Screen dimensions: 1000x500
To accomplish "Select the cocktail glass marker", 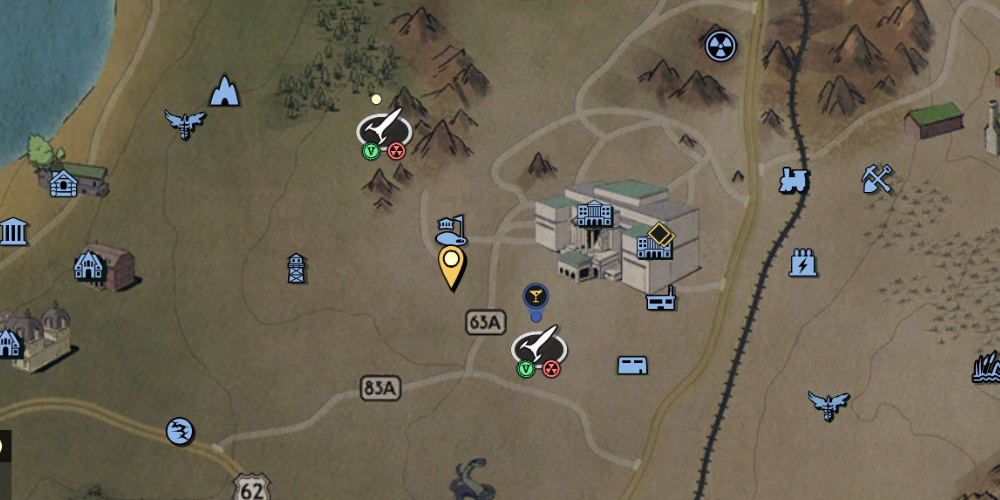I will point(536,296).
